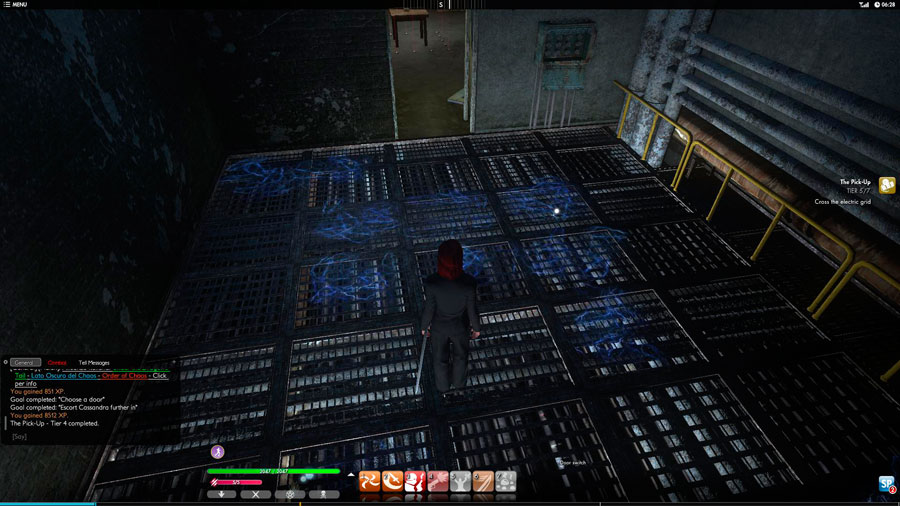Screen dimensions: 900x506
Task: Click the pentagram wheel button
Action: (290, 494)
